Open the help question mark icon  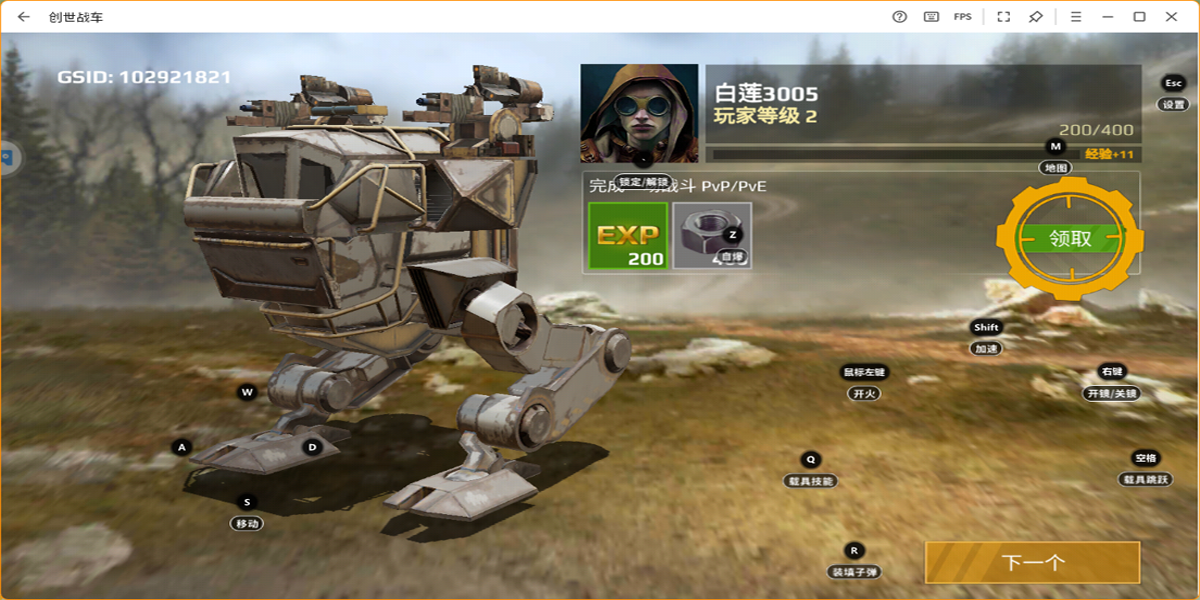(x=899, y=17)
